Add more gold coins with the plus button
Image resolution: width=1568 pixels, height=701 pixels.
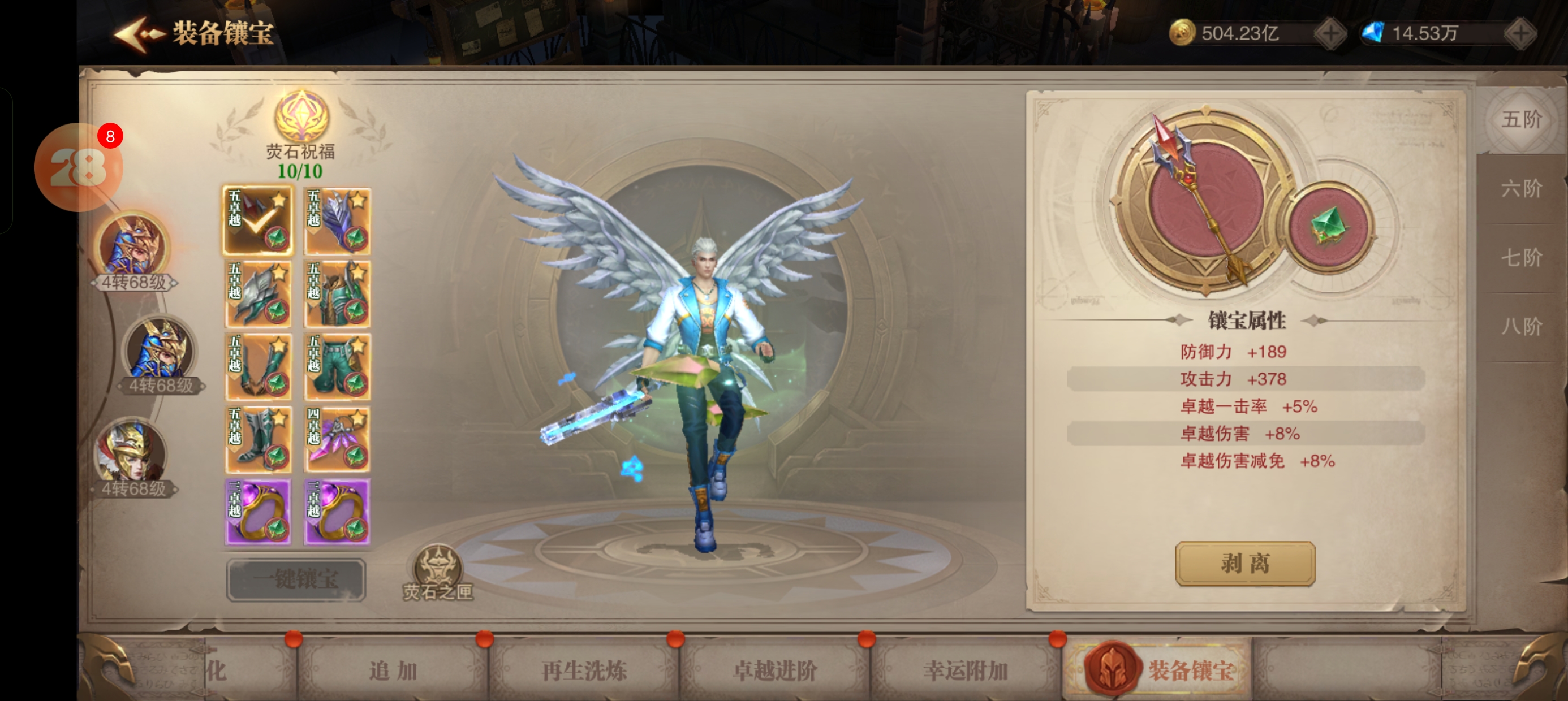[1330, 33]
